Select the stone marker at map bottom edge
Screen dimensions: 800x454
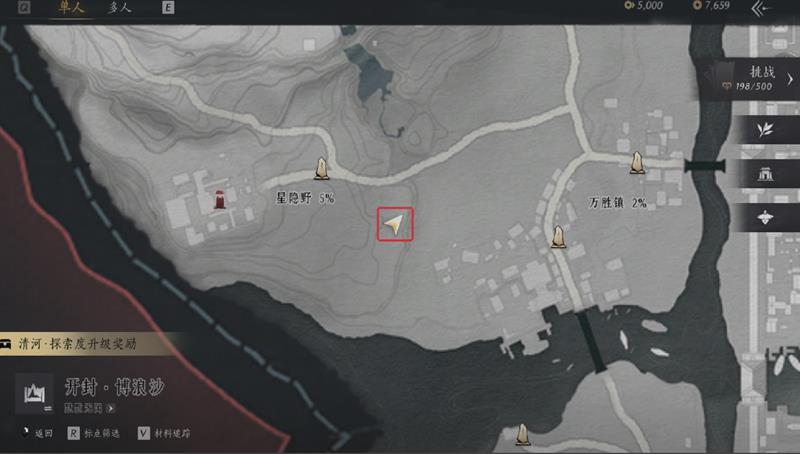[x=521, y=434]
